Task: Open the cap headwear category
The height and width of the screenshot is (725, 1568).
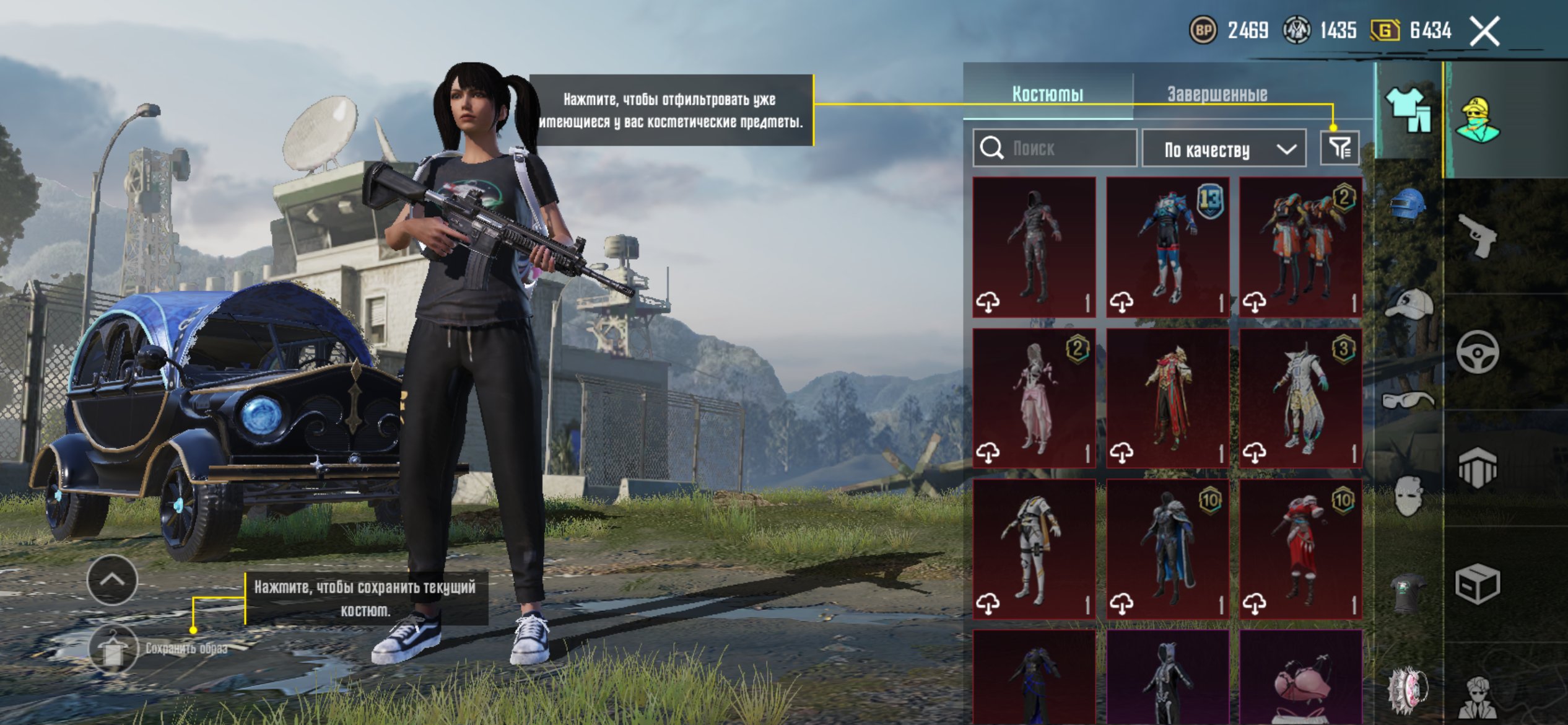Action: (1407, 304)
